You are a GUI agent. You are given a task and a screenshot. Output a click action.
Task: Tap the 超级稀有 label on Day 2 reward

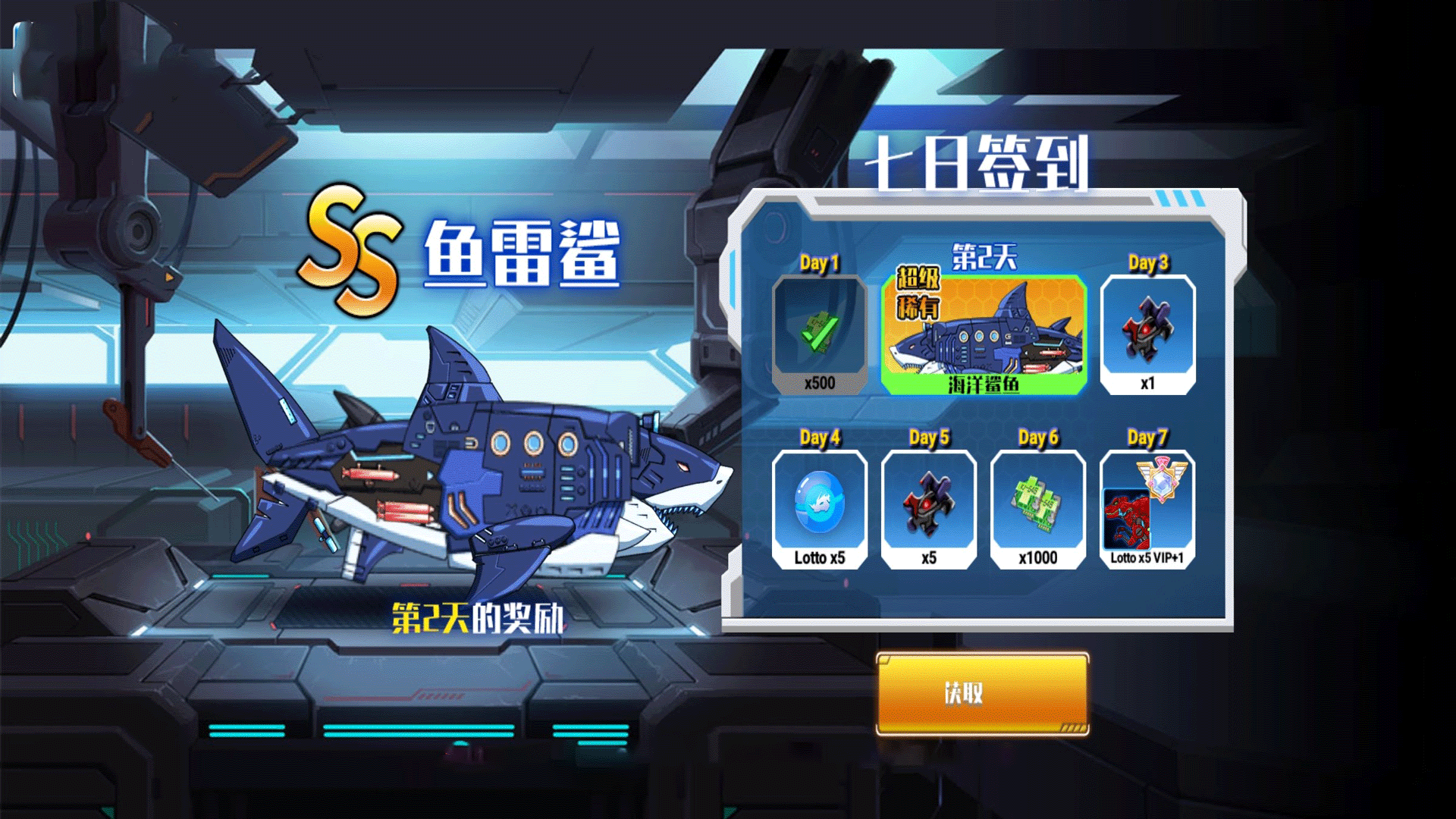pyautogui.click(x=918, y=296)
